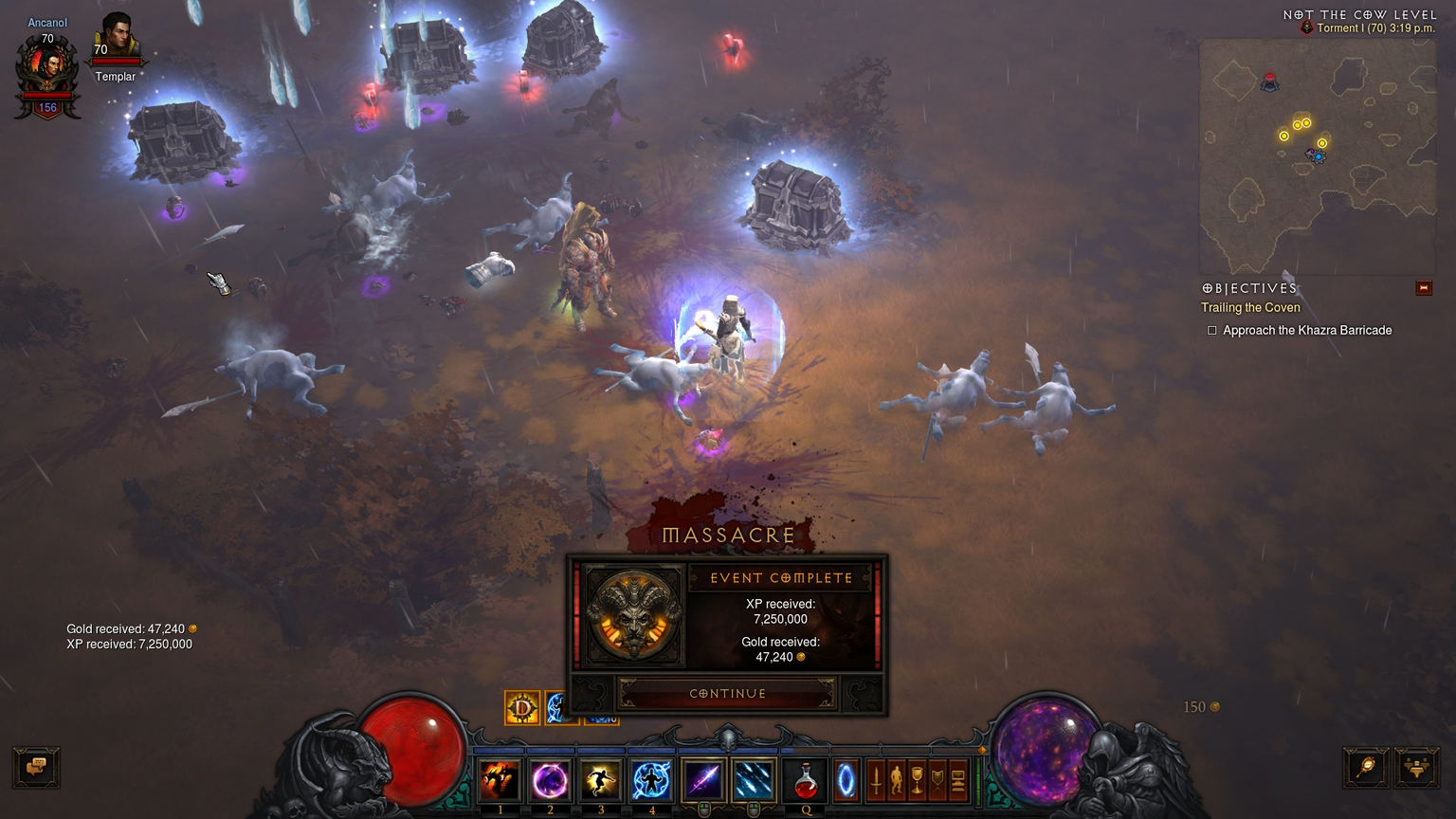Open the shield banner menu button
Image resolution: width=1456 pixels, height=819 pixels.
[937, 780]
